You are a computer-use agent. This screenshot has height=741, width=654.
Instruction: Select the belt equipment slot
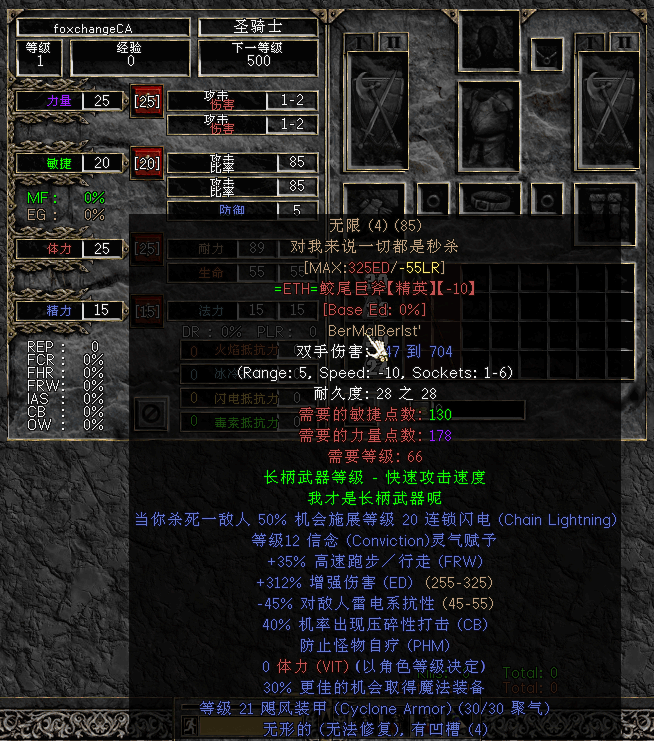point(489,198)
